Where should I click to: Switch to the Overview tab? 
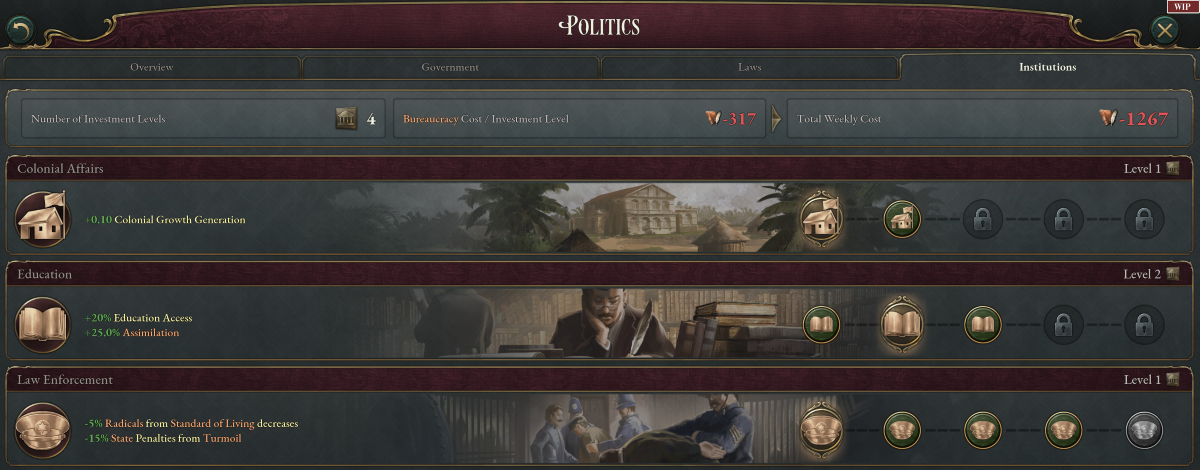coord(151,68)
